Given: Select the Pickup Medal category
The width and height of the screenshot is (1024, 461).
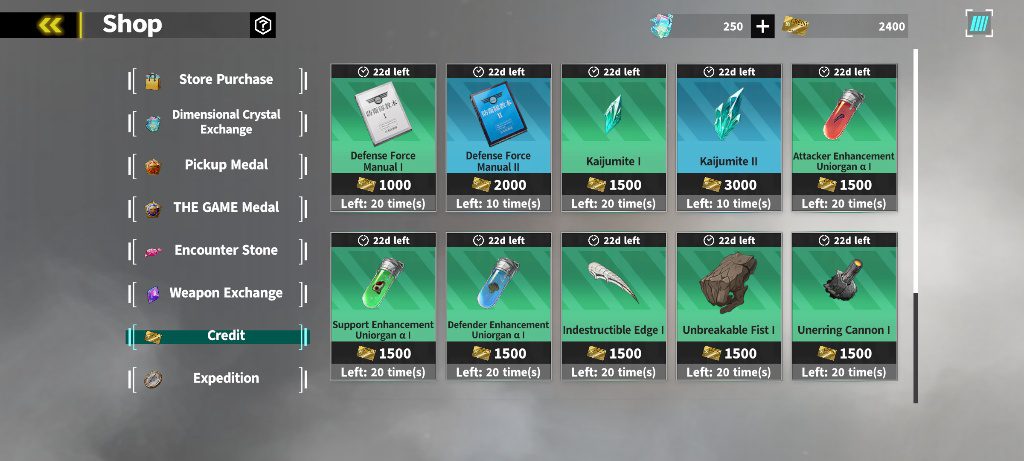Looking at the screenshot, I should (x=219, y=165).
